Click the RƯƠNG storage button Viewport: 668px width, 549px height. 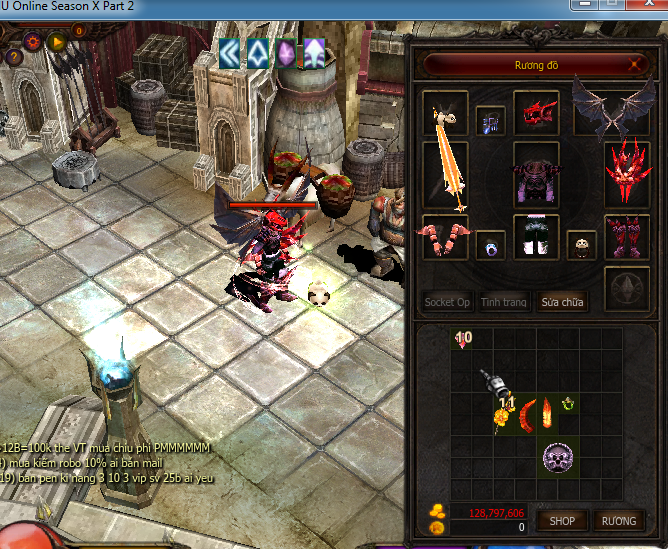[618, 520]
